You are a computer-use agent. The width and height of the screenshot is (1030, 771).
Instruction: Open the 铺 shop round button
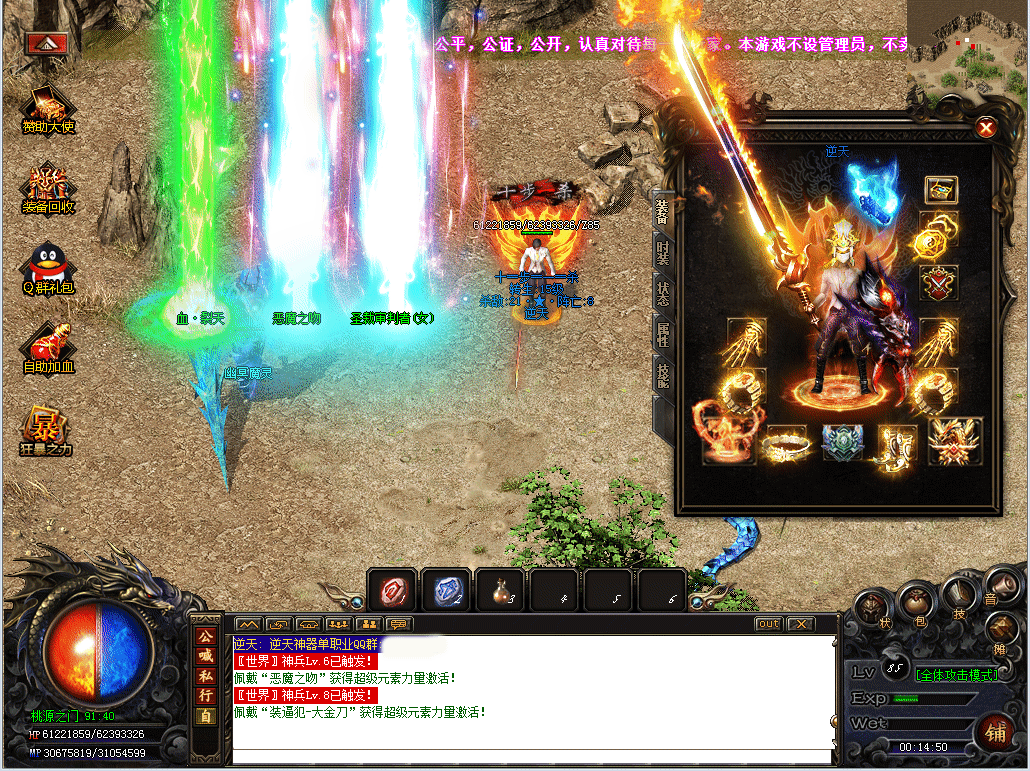pos(994,730)
